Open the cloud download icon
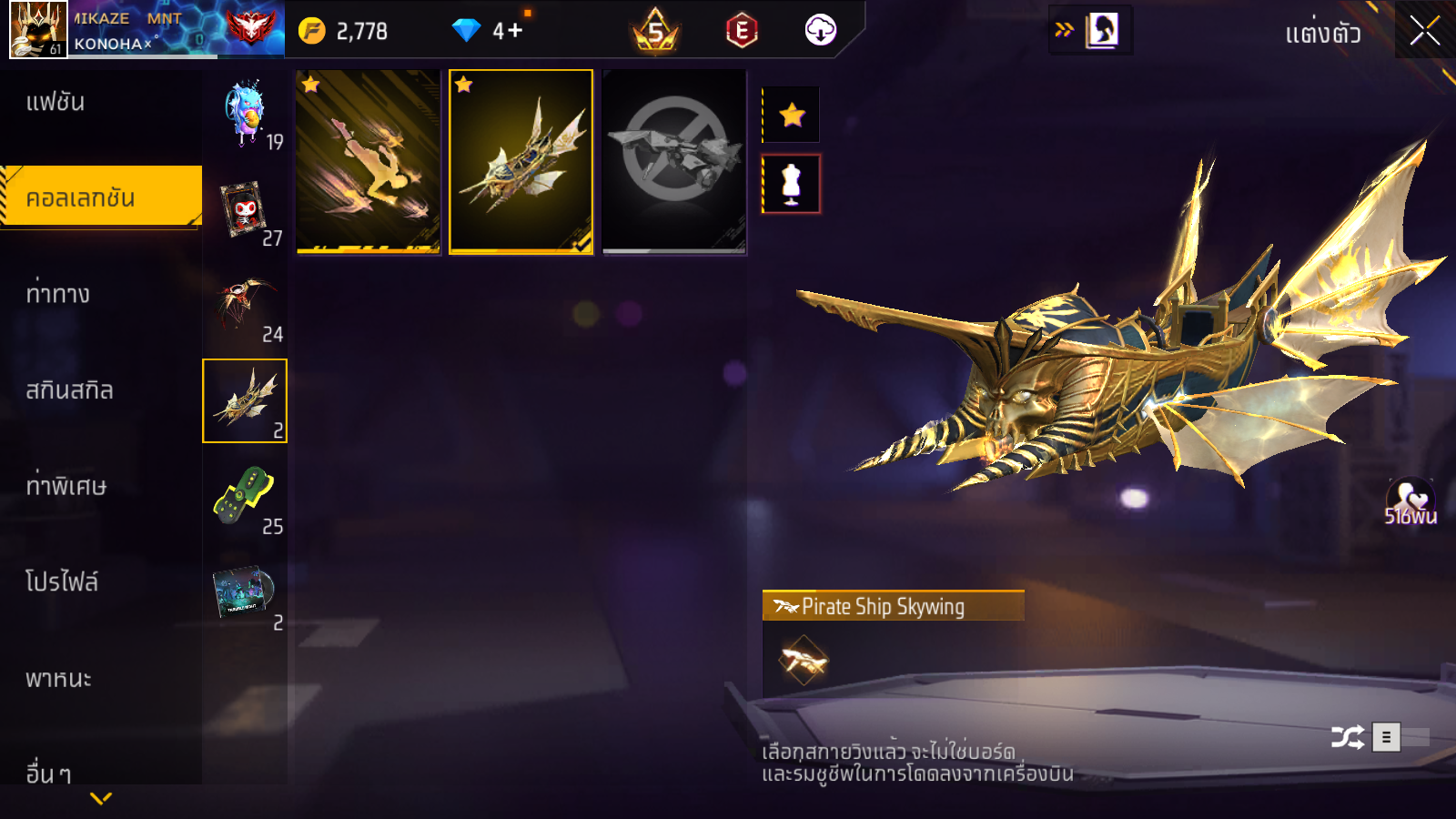Screen dimensions: 1456x819 click(820, 31)
